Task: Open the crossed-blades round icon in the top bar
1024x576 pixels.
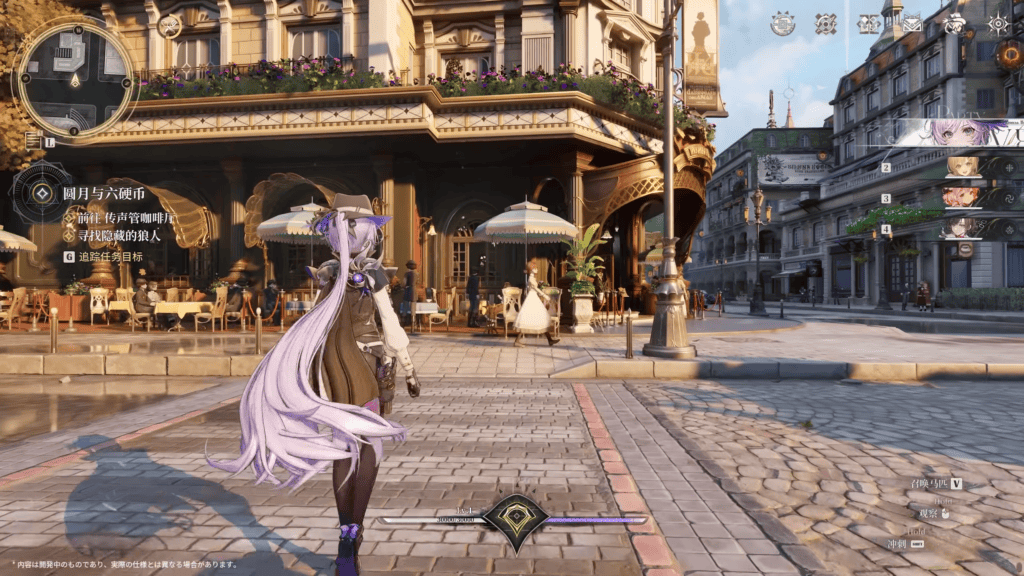Action: 826,24
